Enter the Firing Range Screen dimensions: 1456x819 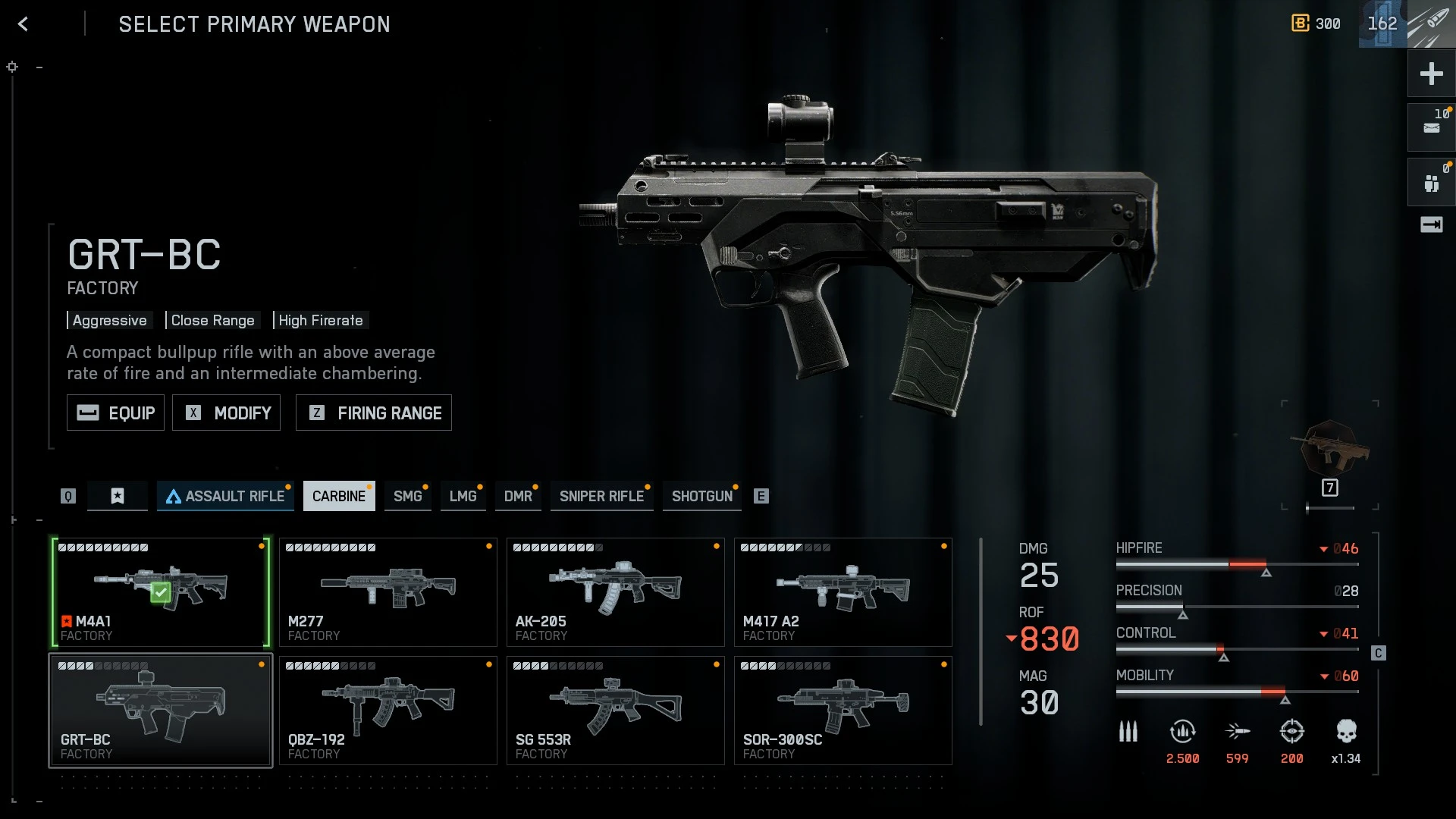point(373,413)
